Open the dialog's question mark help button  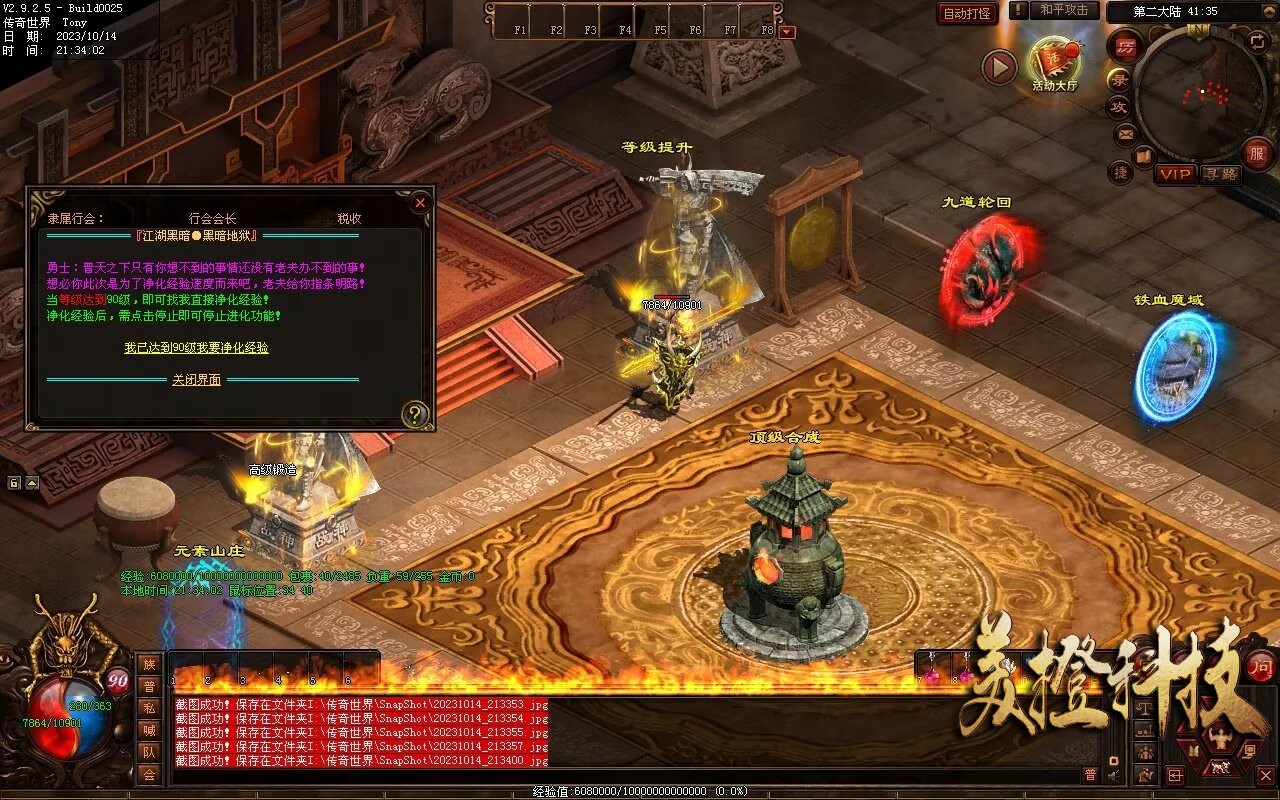[414, 414]
